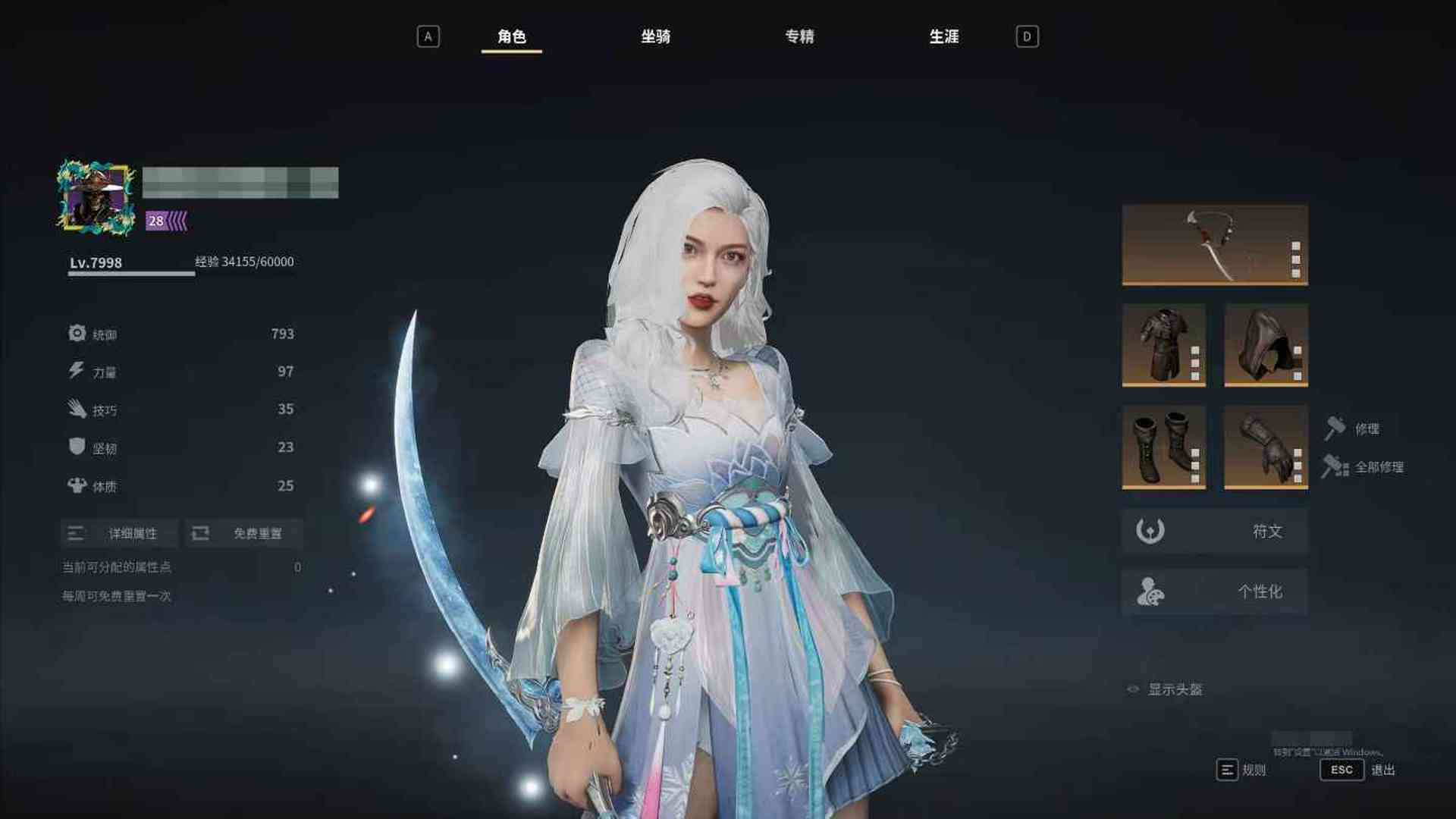Open the 符文 rune panel
The image size is (1456, 819).
1214,531
